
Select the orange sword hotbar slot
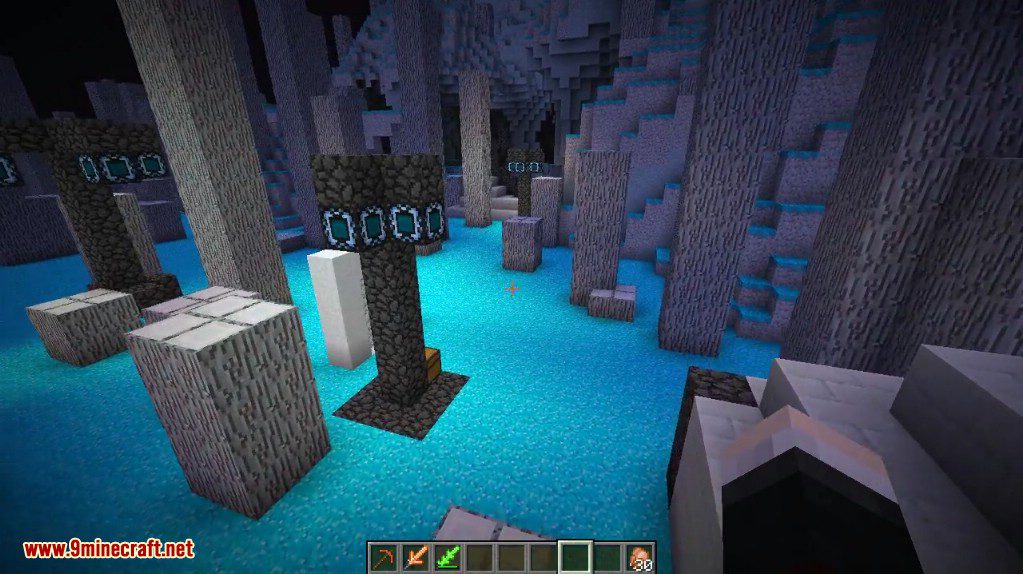[x=415, y=556]
